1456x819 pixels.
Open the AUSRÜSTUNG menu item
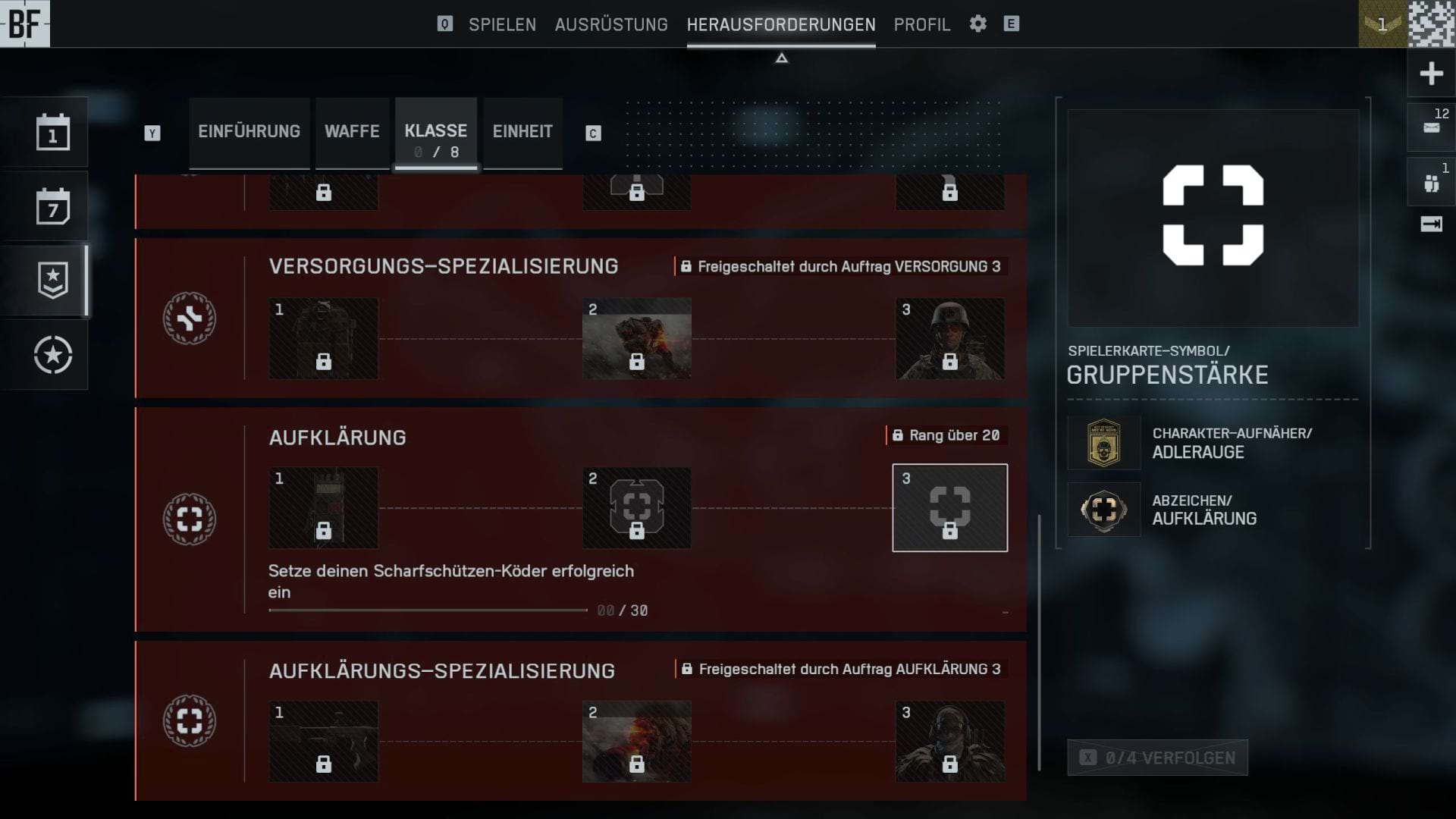tap(611, 24)
